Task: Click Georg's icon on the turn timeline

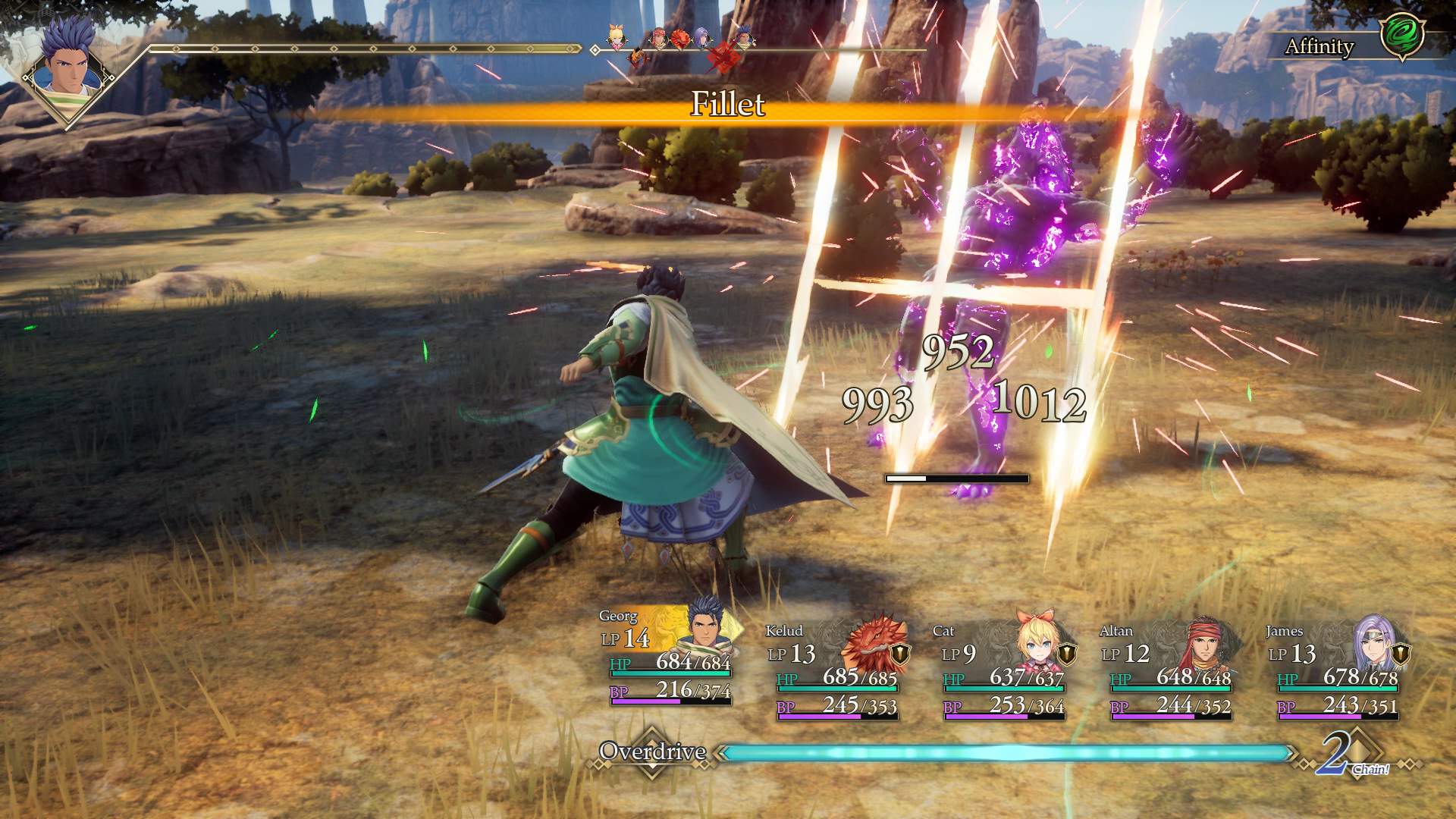Action: click(744, 36)
